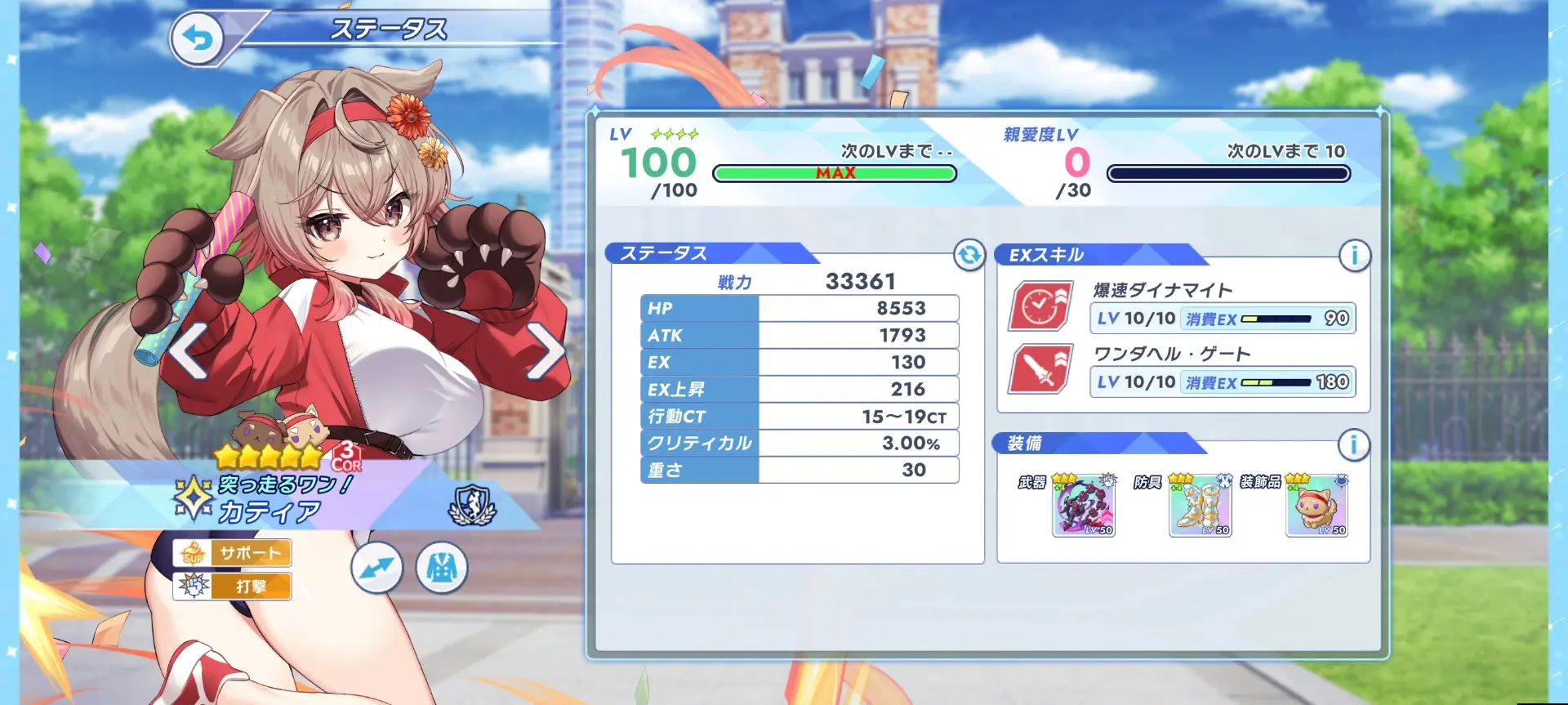Open the equipped weapon slot
Image resolution: width=1568 pixels, height=705 pixels.
click(x=1084, y=508)
